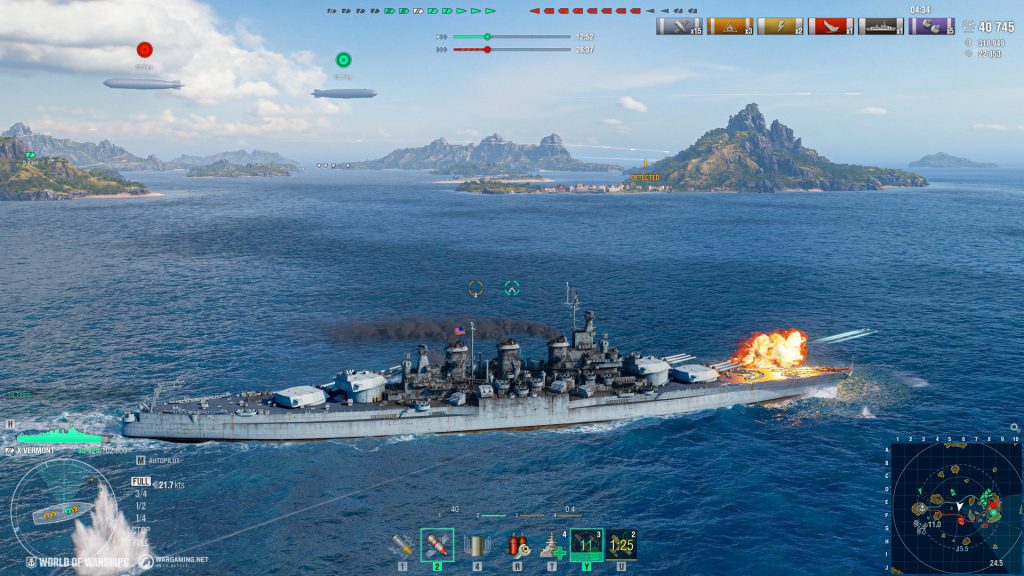Image resolution: width=1024 pixels, height=576 pixels.
Task: Choose the third shell type slot
Action: pos(477,545)
